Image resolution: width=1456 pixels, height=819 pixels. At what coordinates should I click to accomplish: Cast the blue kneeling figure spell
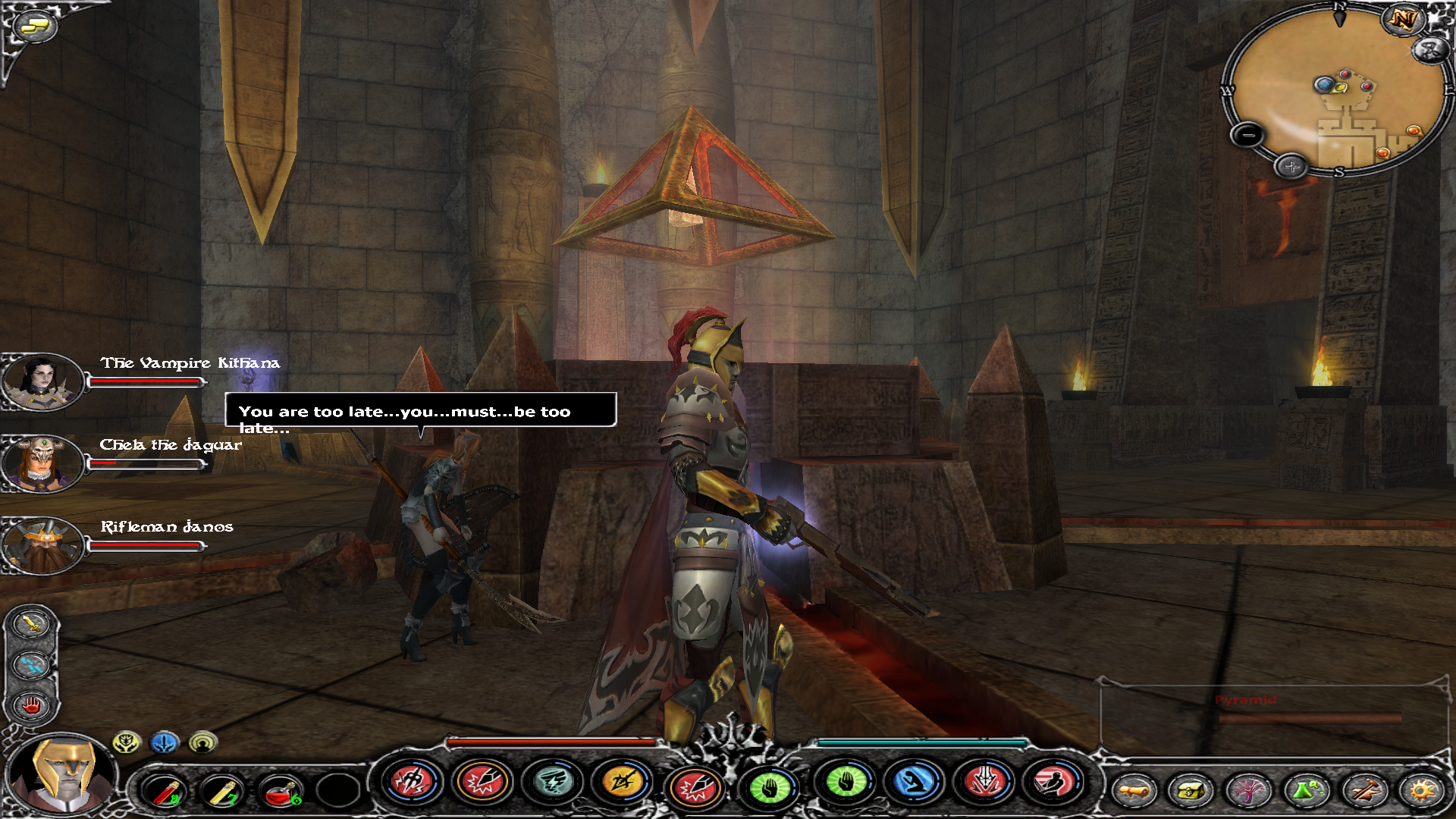915,783
